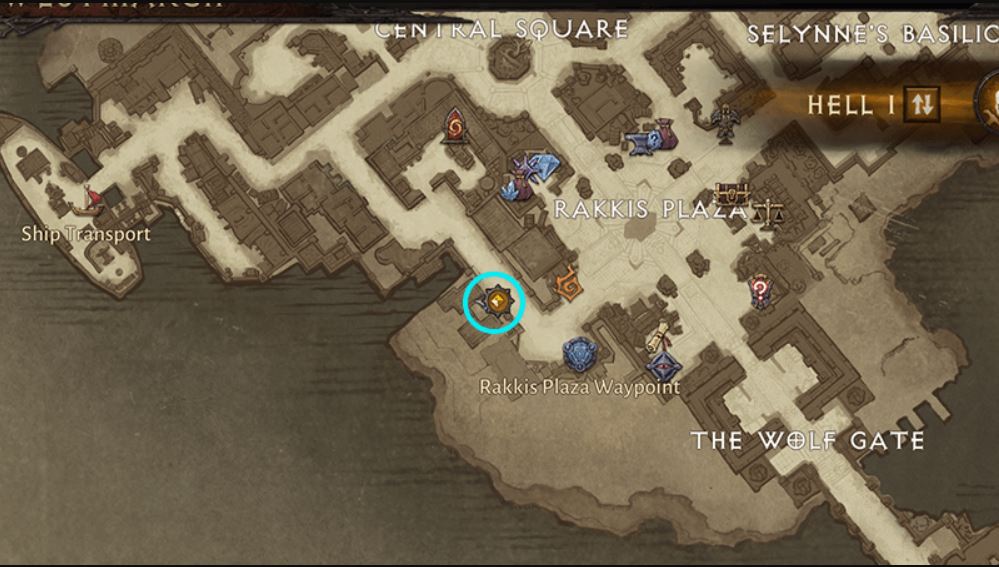The image size is (999, 567).
Task: Select the winged statue marker
Action: click(725, 123)
